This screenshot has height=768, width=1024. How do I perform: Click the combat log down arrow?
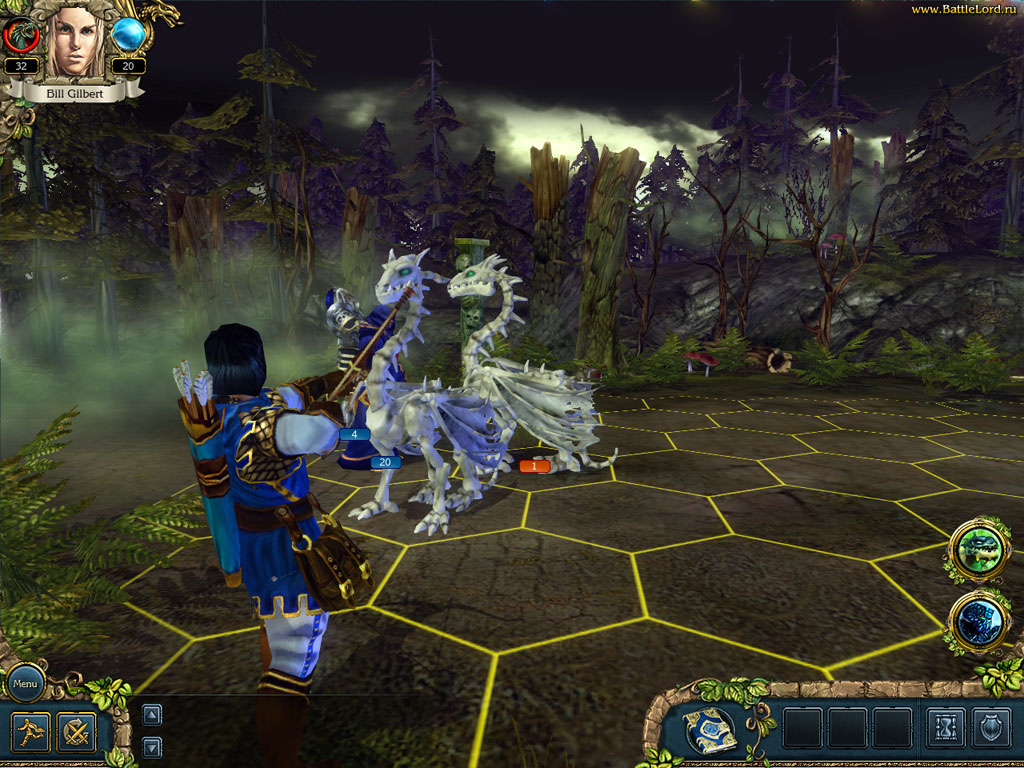point(151,746)
